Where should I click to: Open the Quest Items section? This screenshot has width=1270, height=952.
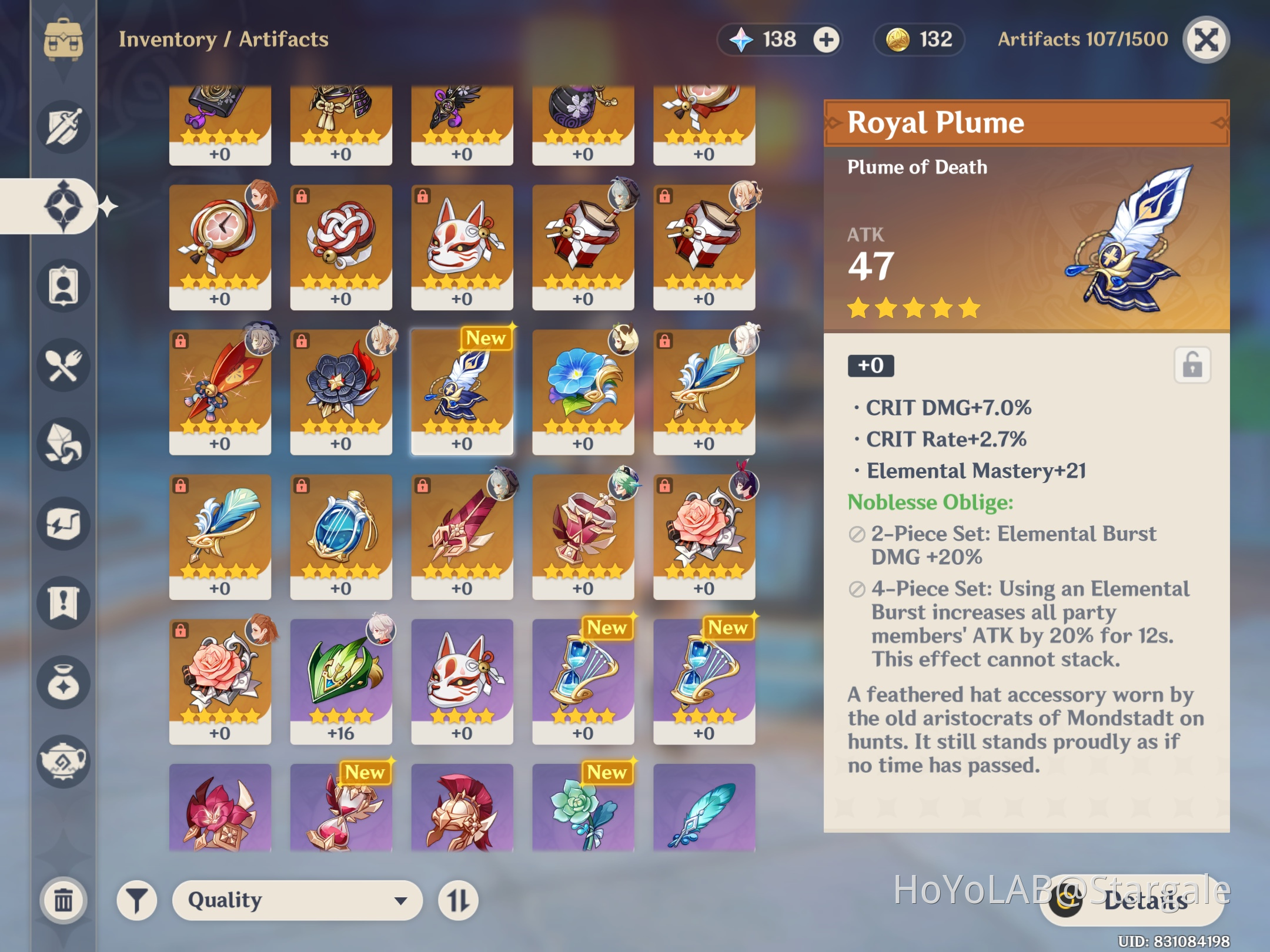(x=63, y=604)
